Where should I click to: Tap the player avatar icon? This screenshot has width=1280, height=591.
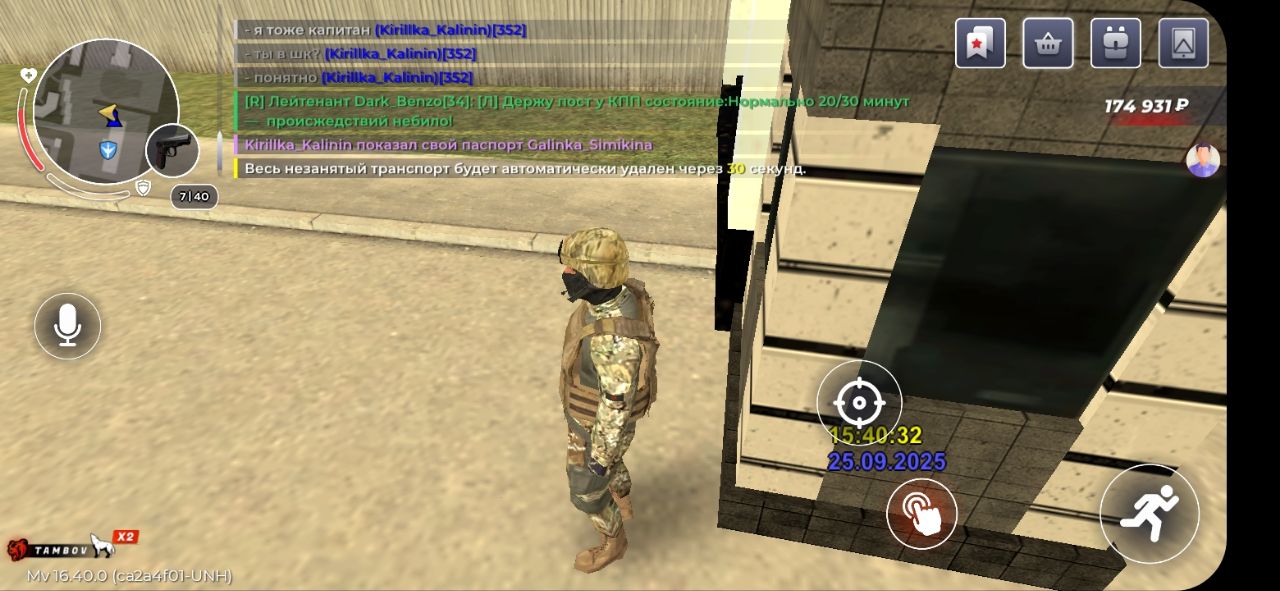point(1203,160)
